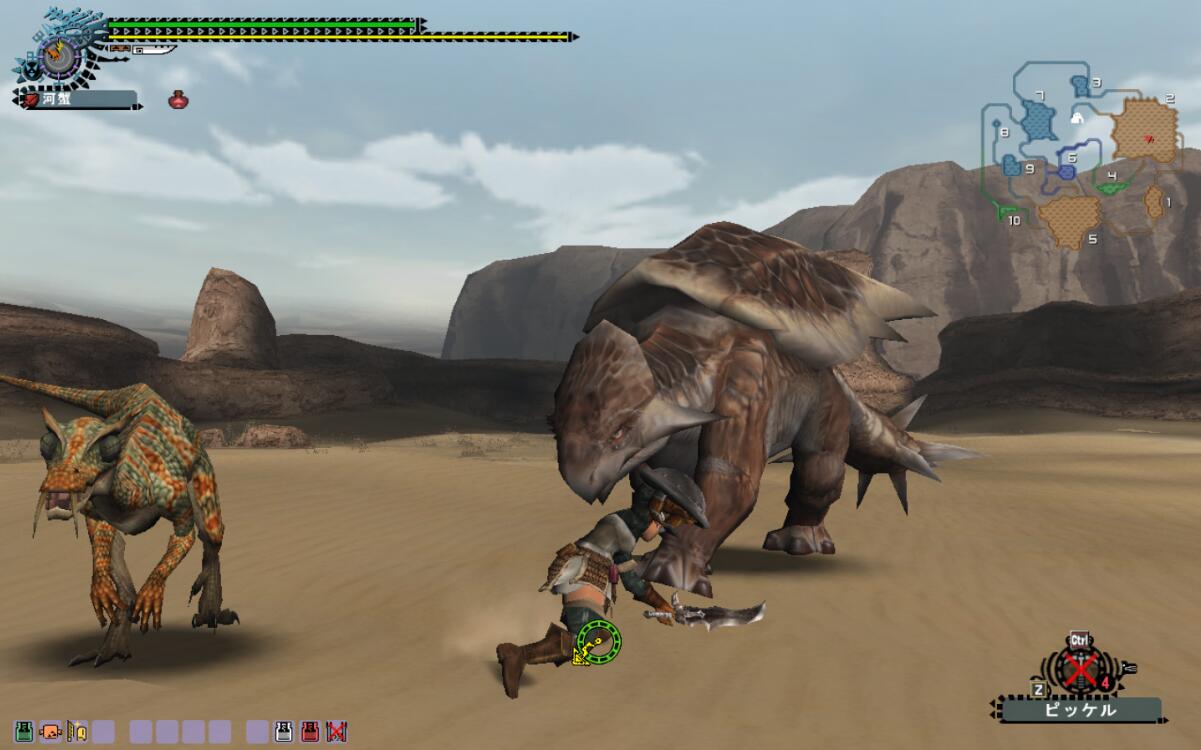Choose area 7 on the minimap

1040,120
